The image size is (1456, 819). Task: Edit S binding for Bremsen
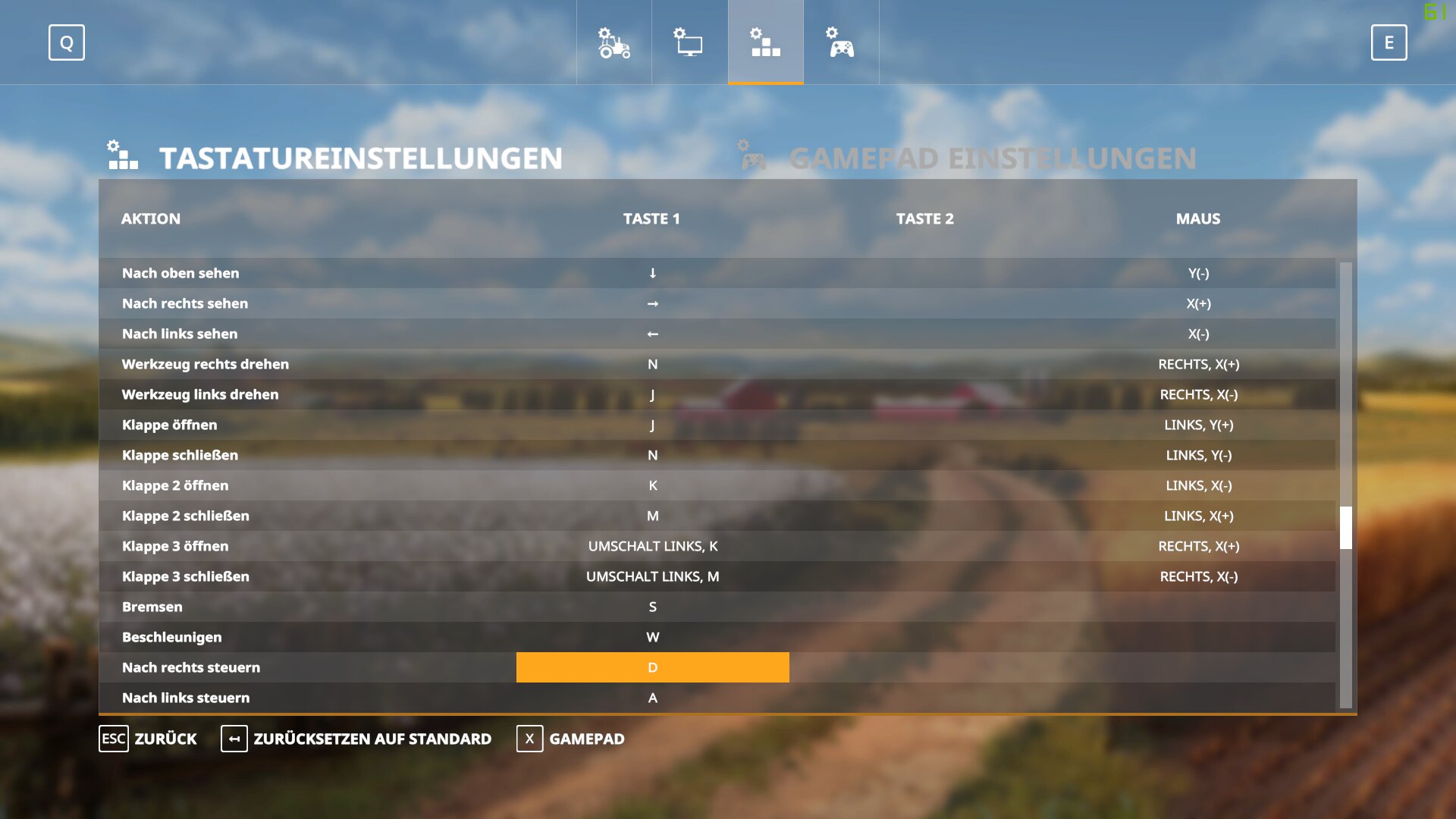(x=652, y=607)
